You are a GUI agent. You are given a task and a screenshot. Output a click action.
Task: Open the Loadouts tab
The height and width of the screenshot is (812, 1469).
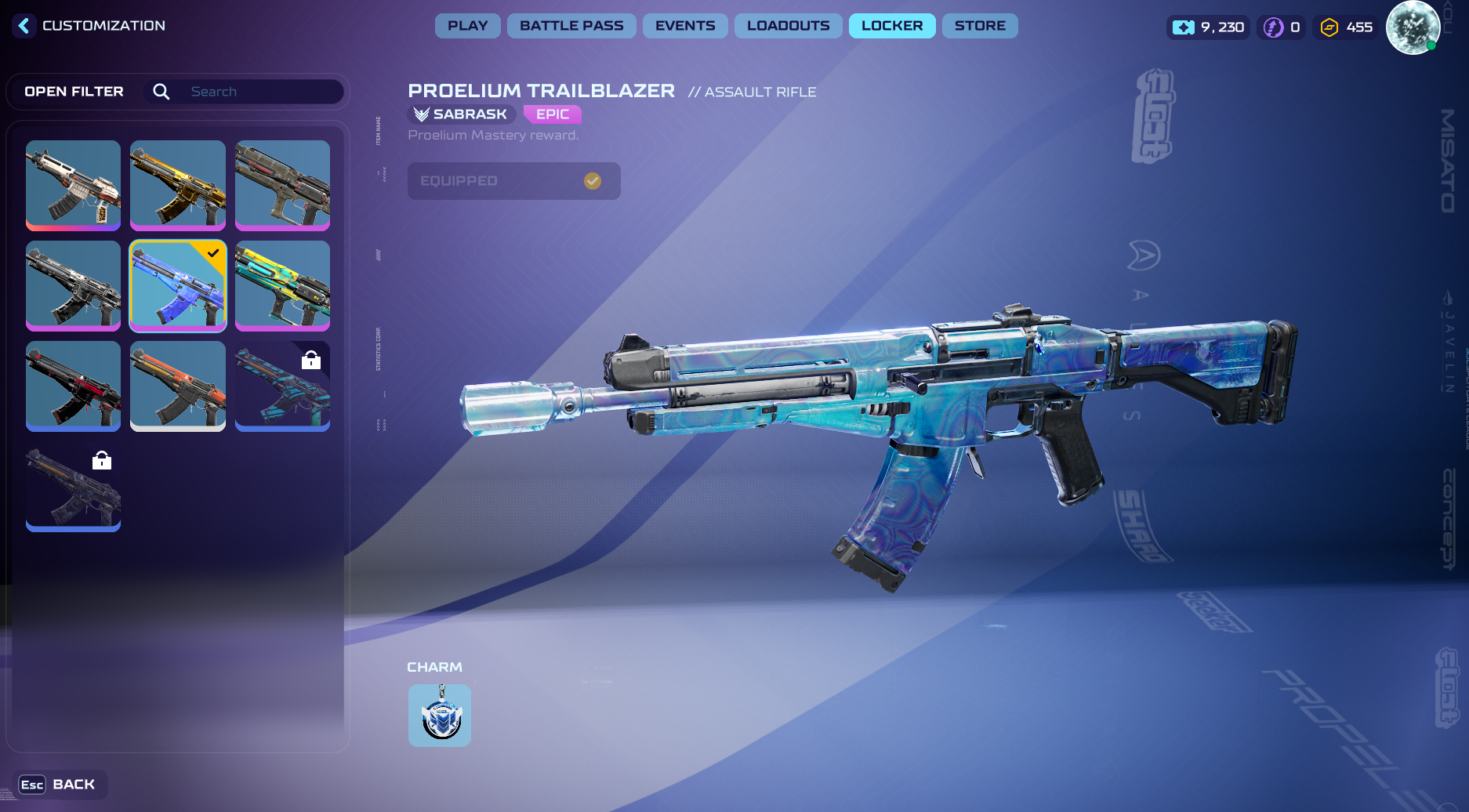tap(788, 26)
